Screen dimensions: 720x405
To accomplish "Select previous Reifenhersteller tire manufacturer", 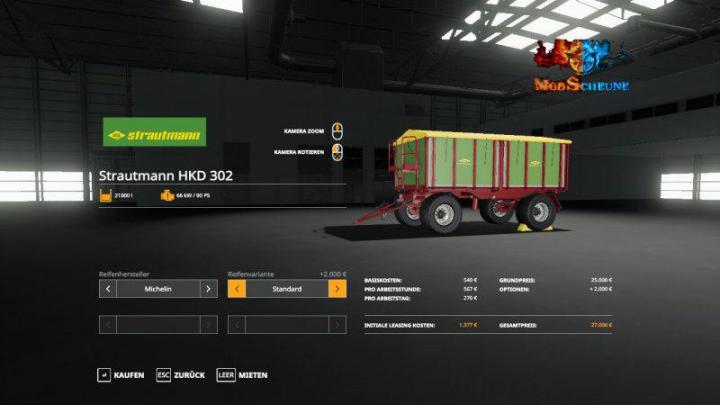I will coord(108,289).
